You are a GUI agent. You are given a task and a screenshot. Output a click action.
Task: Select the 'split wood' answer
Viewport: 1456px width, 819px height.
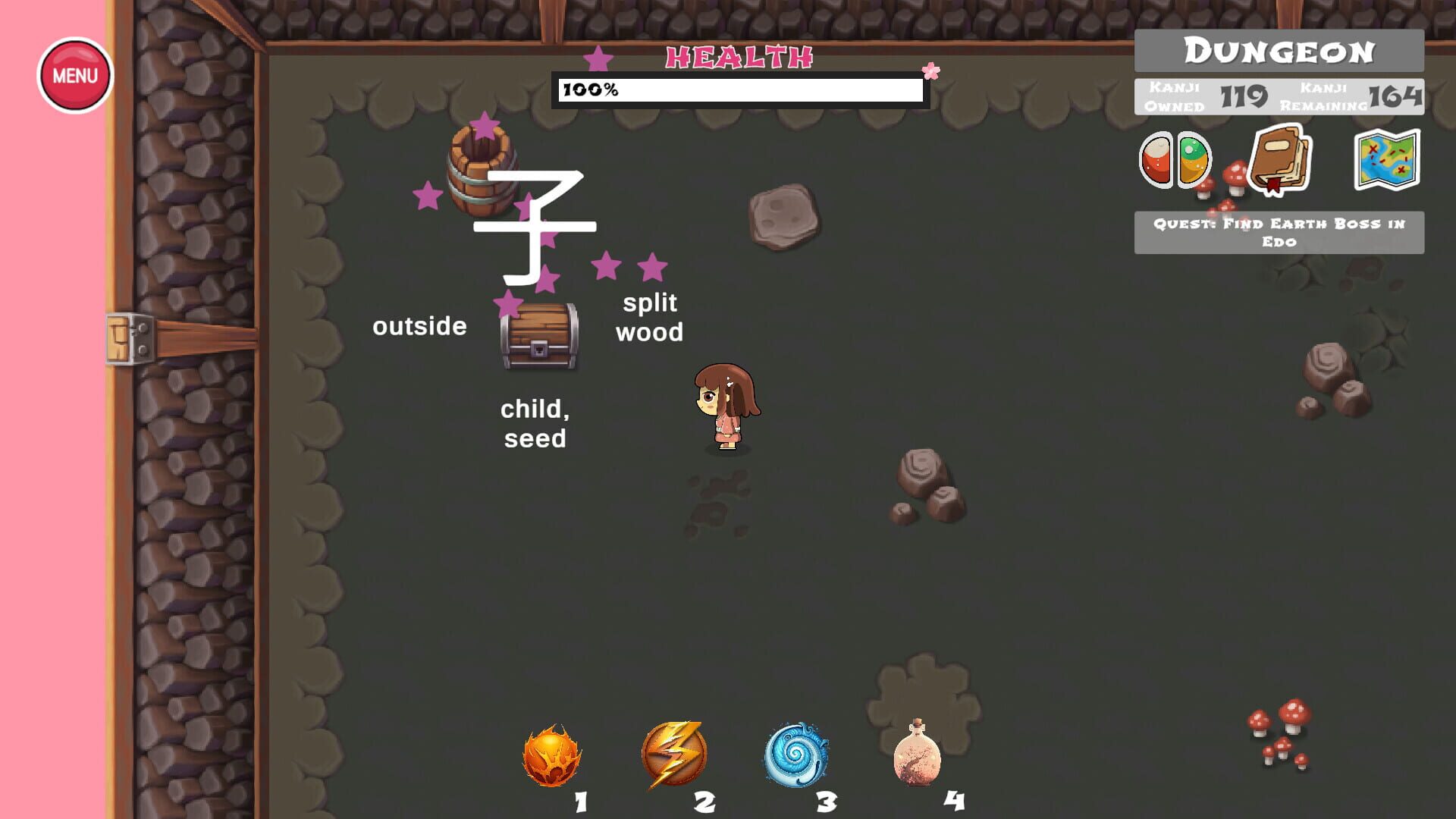tap(651, 317)
